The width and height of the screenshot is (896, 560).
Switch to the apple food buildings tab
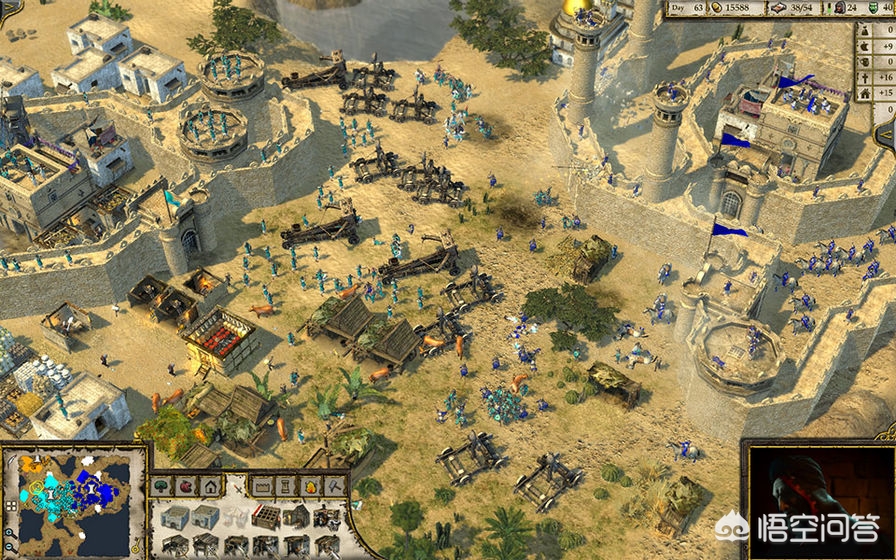186,486
